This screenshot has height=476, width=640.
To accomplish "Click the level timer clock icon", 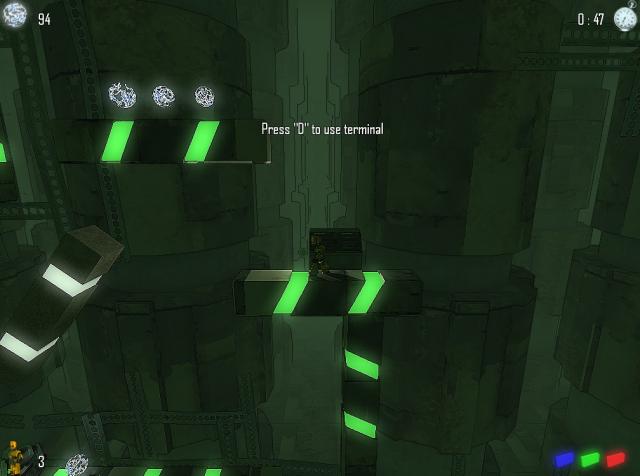I will [625, 17].
